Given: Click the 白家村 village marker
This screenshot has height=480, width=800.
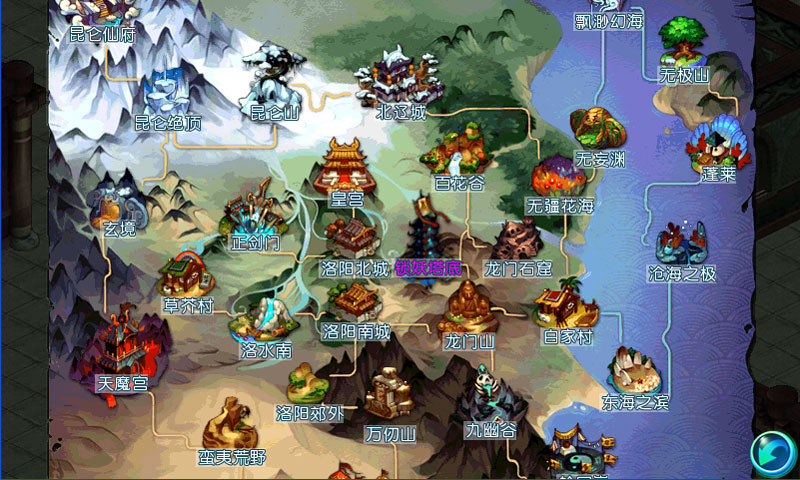Looking at the screenshot, I should [566, 308].
